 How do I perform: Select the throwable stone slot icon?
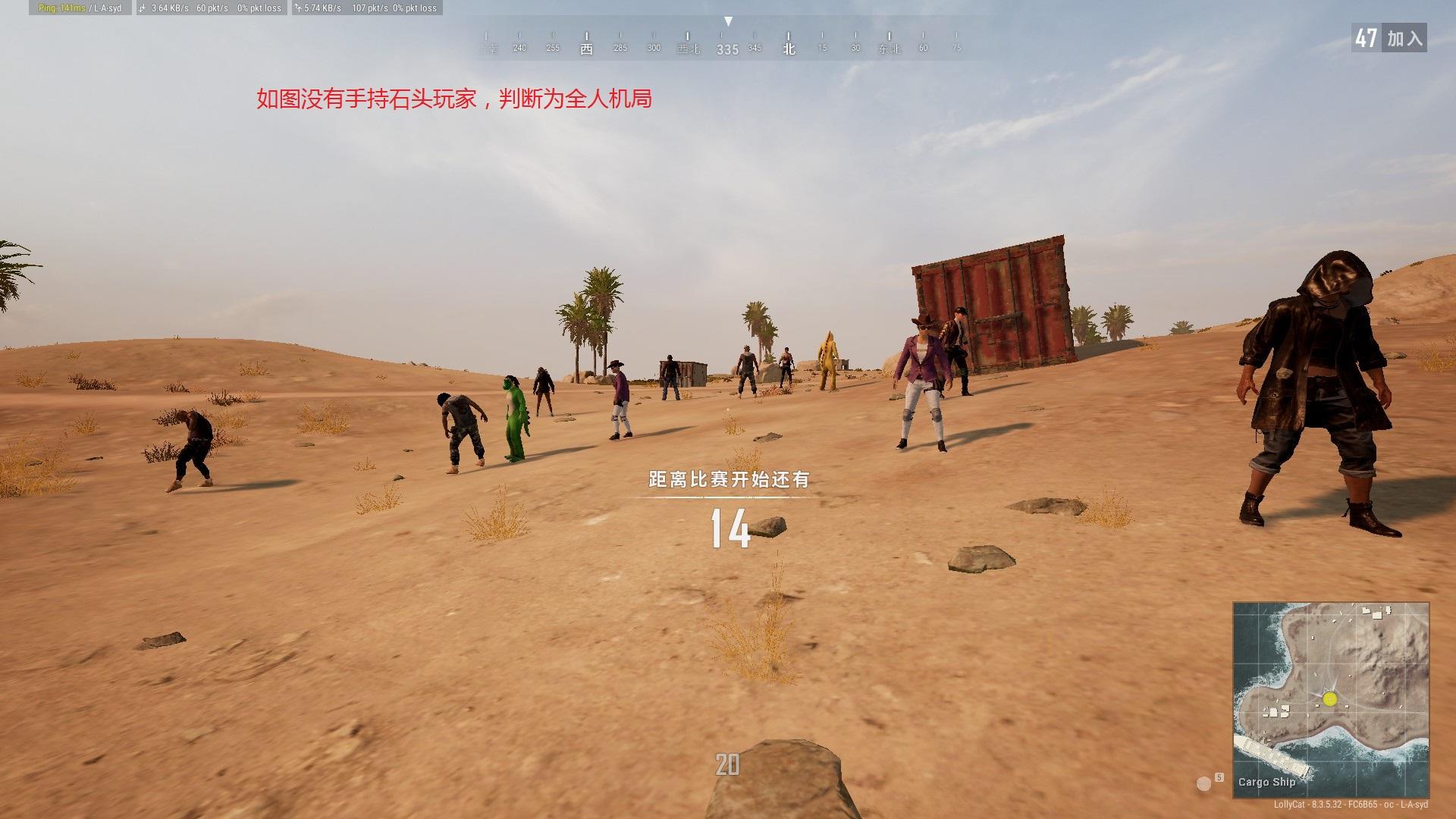pyautogui.click(x=1204, y=783)
